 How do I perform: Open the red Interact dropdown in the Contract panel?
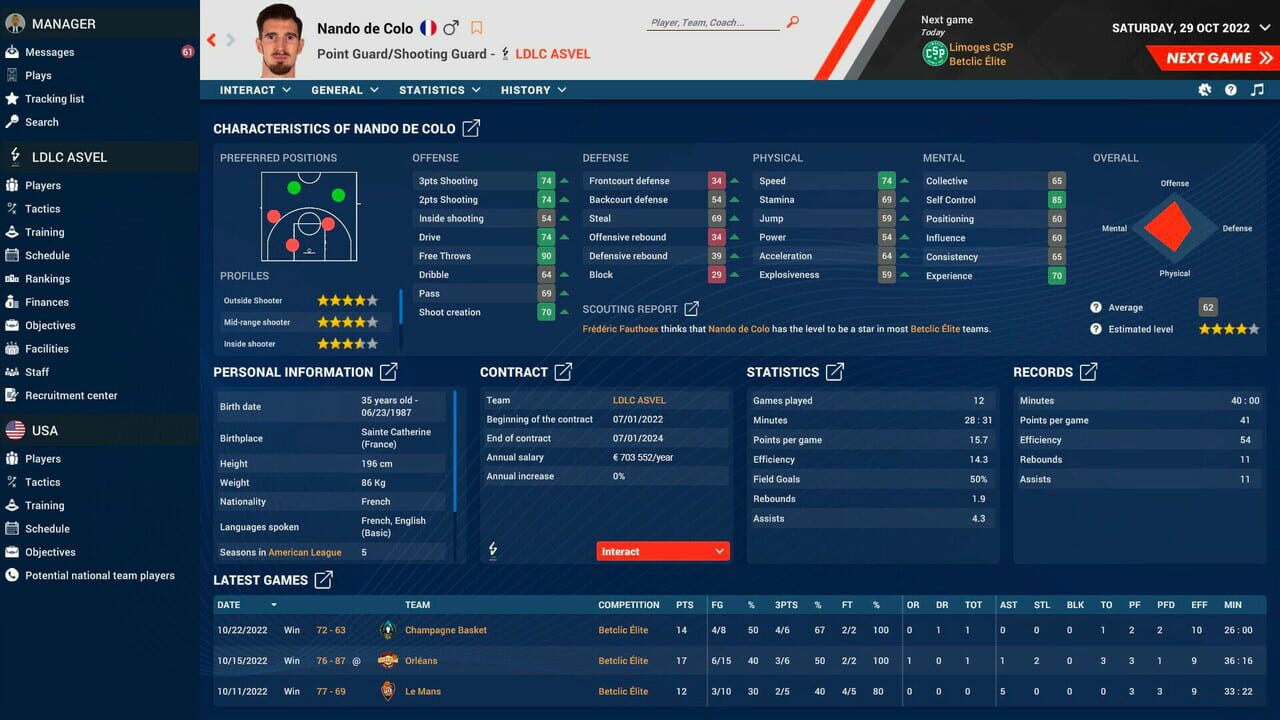pos(662,550)
